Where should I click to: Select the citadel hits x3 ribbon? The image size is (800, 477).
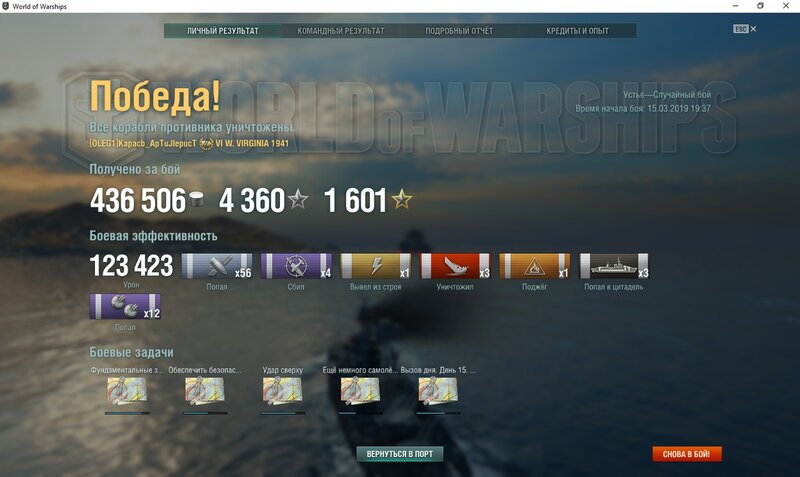click(x=614, y=266)
